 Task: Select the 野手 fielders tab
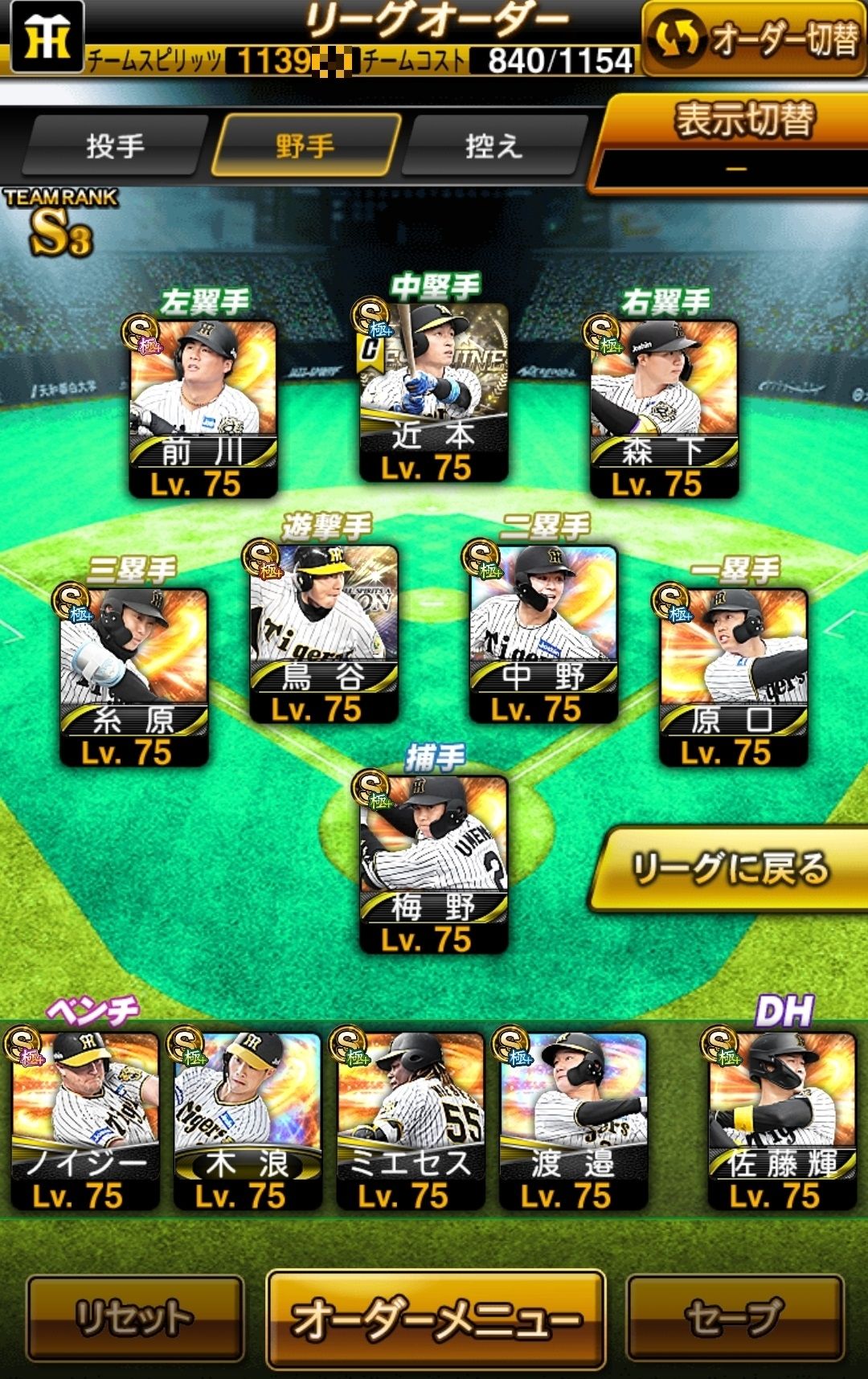(305, 145)
